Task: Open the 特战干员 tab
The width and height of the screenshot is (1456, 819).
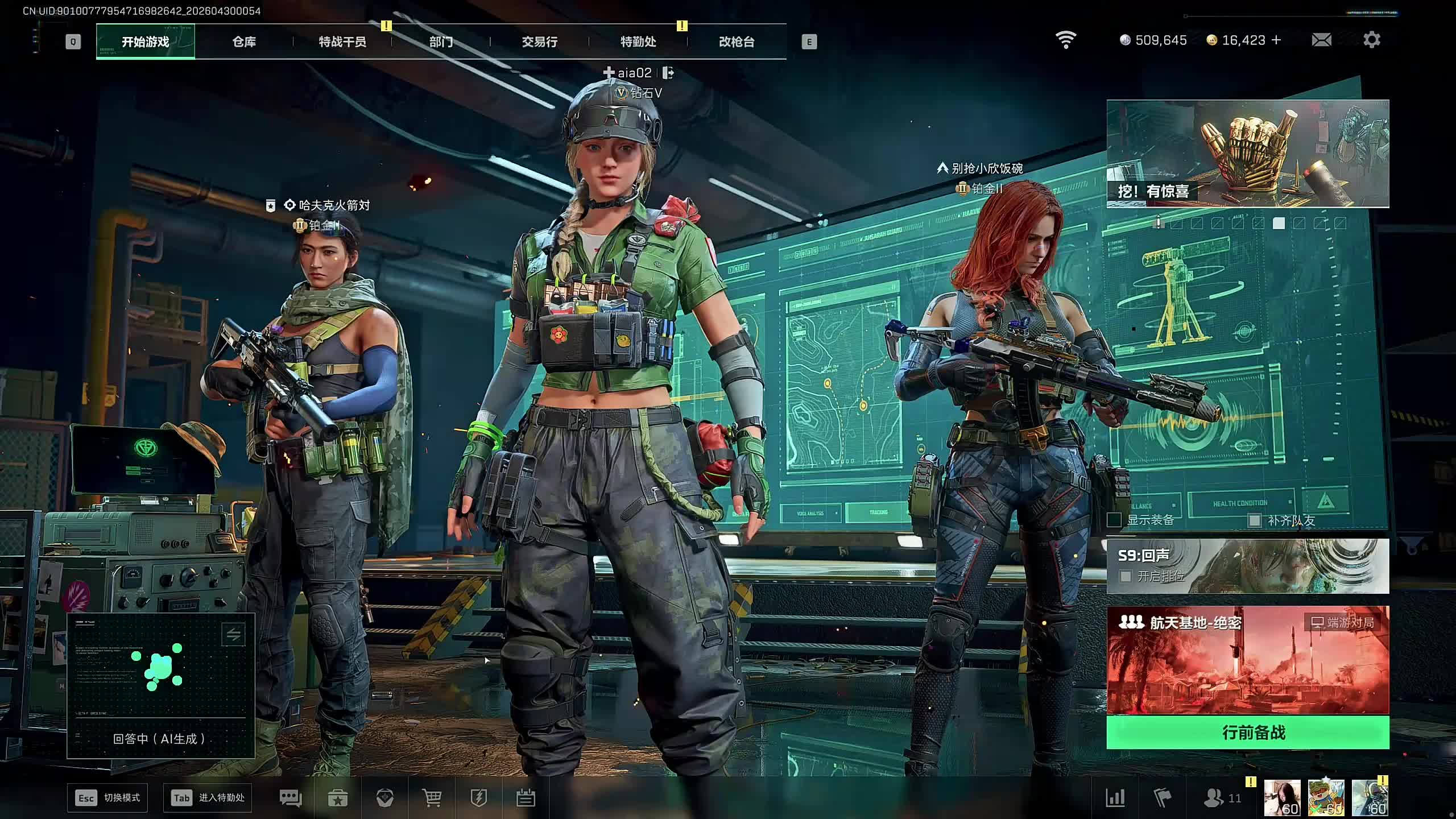Action: [x=342, y=42]
